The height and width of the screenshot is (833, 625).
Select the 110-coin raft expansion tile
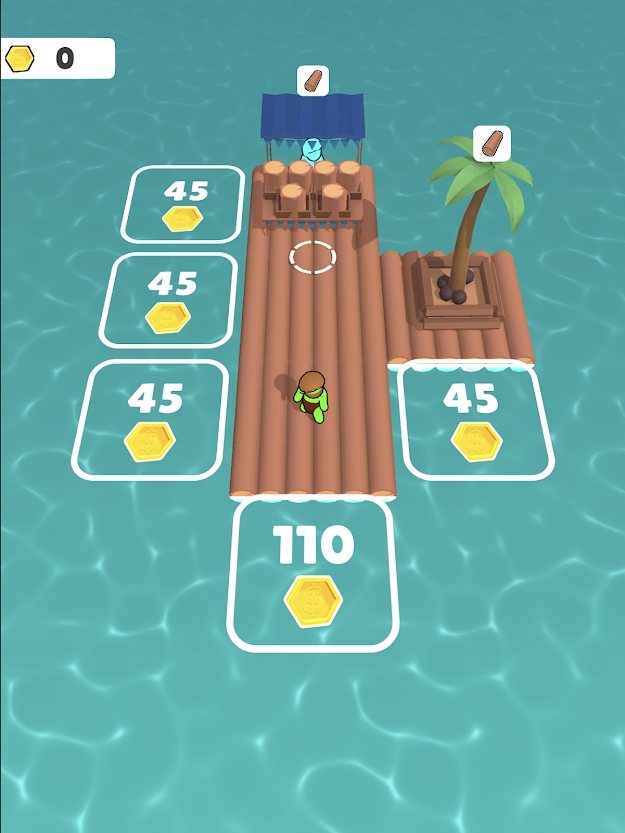tap(313, 573)
